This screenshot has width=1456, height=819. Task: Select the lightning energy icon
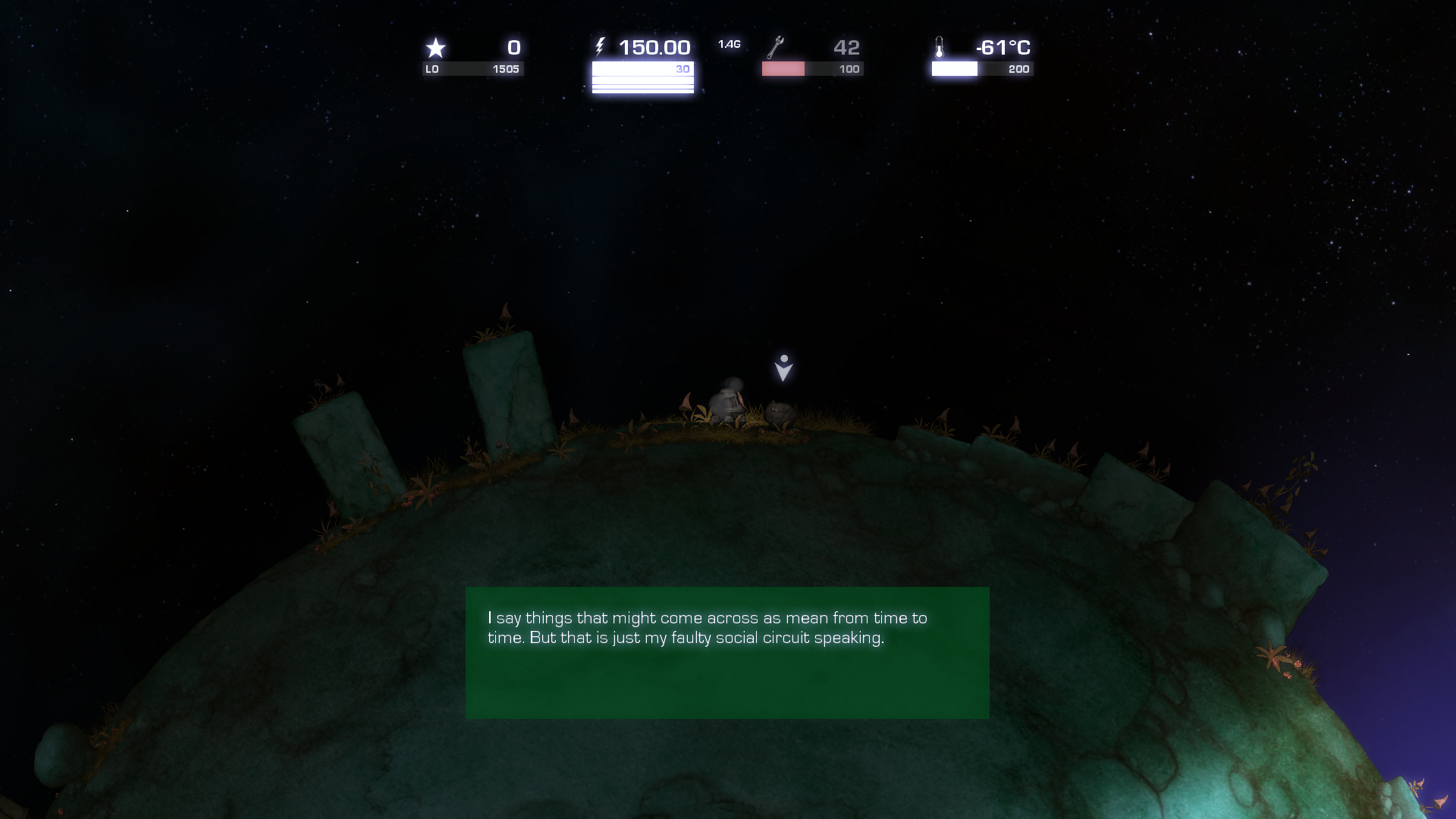click(x=601, y=46)
